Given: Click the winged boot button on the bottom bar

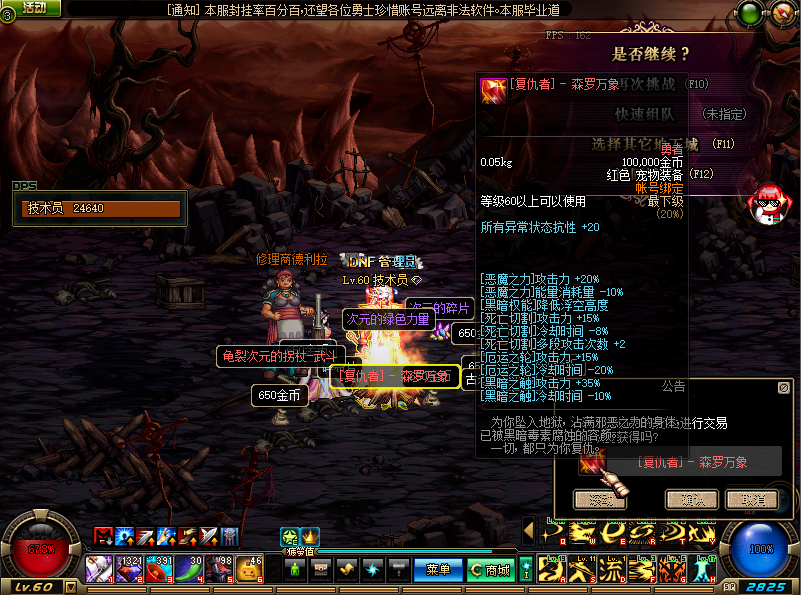Looking at the screenshot, I should (347, 569).
